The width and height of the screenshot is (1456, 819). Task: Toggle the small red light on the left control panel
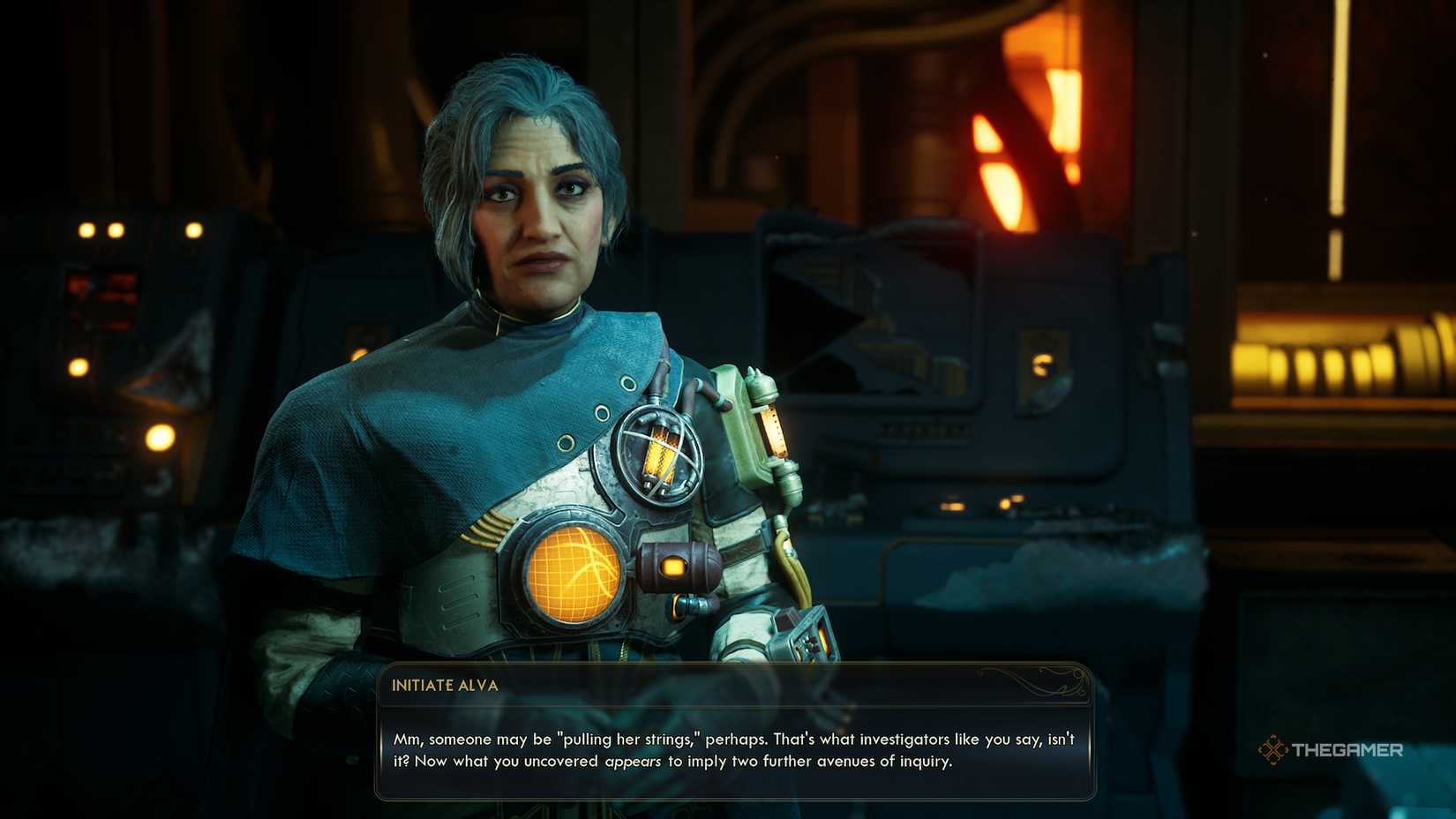pos(78,284)
